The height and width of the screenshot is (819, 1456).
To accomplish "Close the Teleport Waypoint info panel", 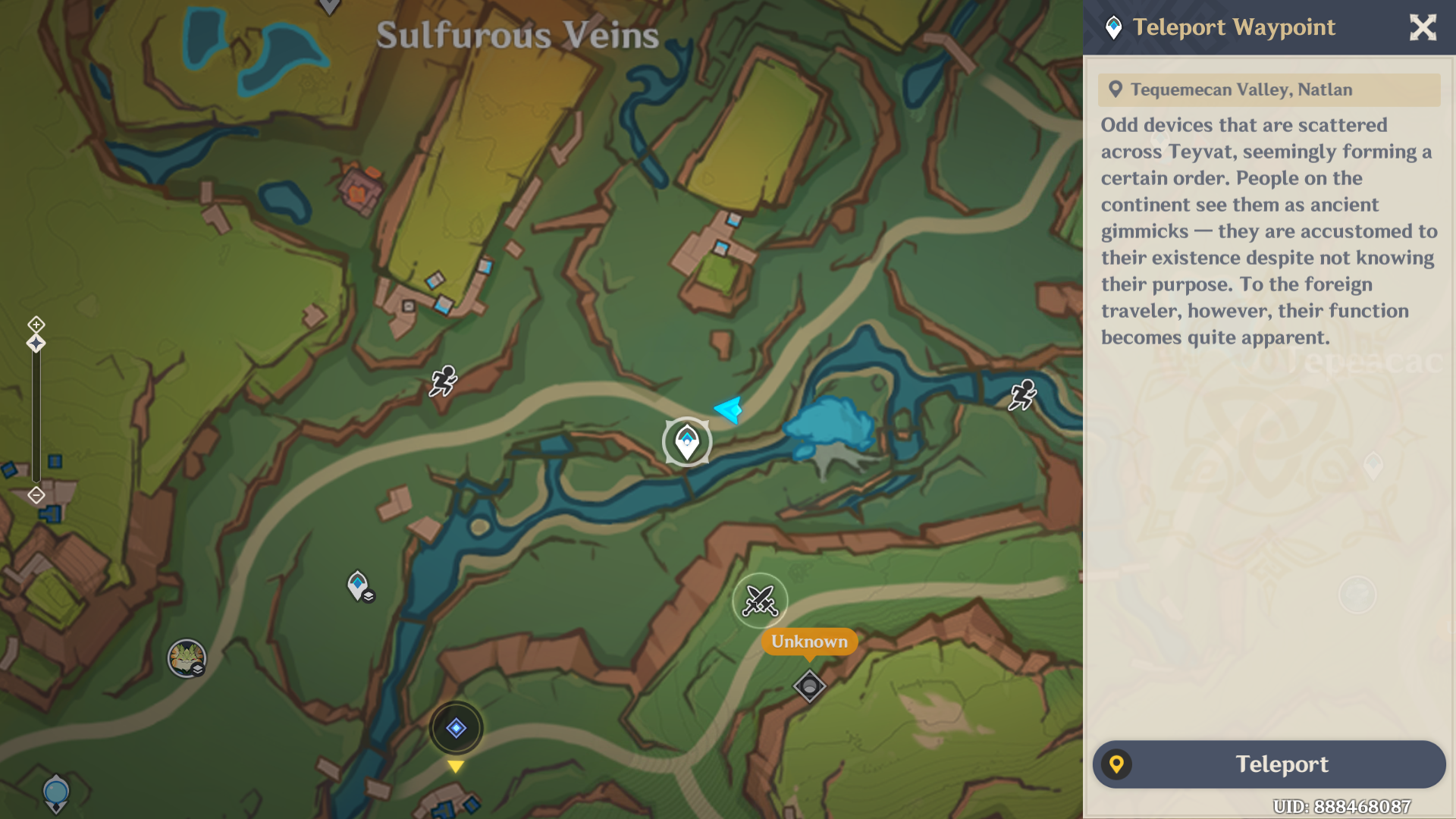I will click(x=1423, y=27).
